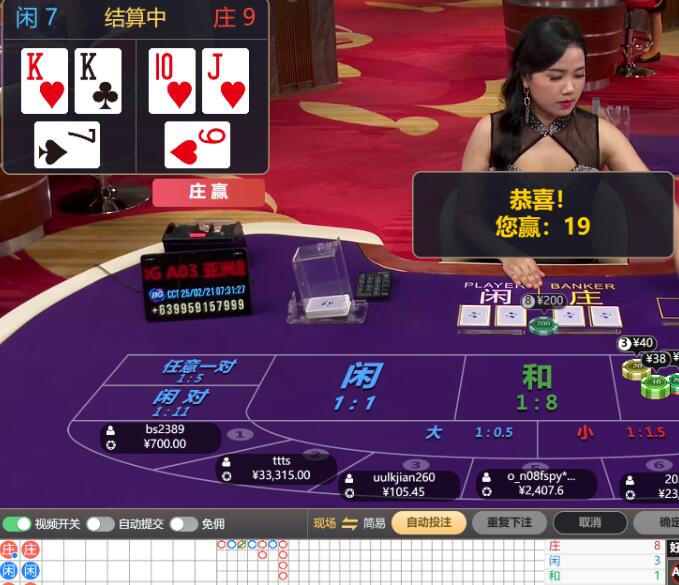Viewport: 679px width, 585px height.
Task: Turn on the 自动提交 auto-submit toggle
Action: pos(100,524)
